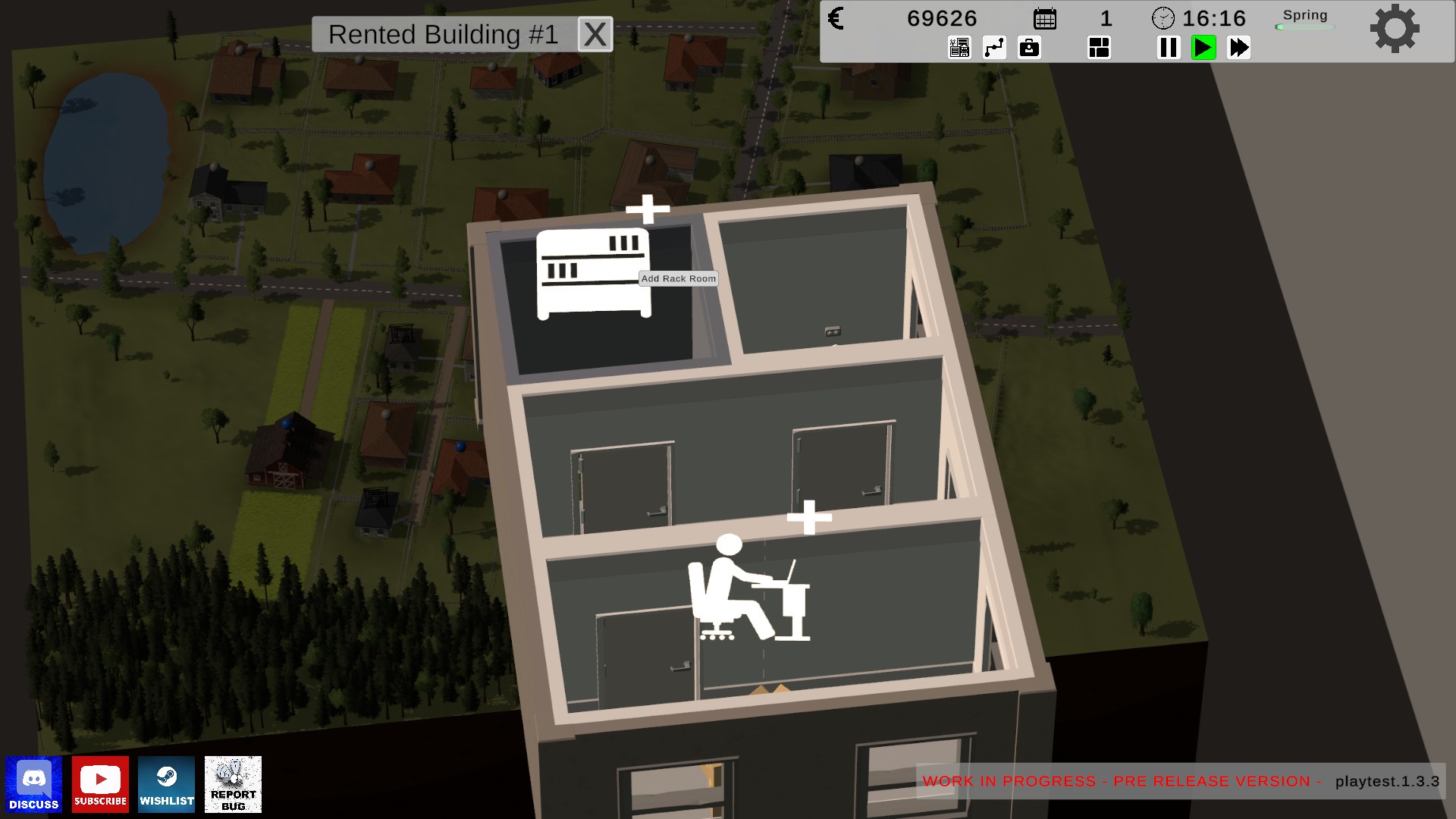The height and width of the screenshot is (819, 1456).
Task: Open the Discord Discuss link
Action: 34,784
